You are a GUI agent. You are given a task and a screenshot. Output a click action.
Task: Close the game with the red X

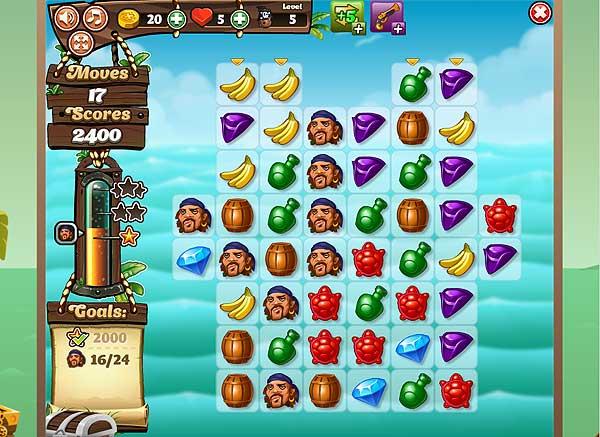click(540, 14)
